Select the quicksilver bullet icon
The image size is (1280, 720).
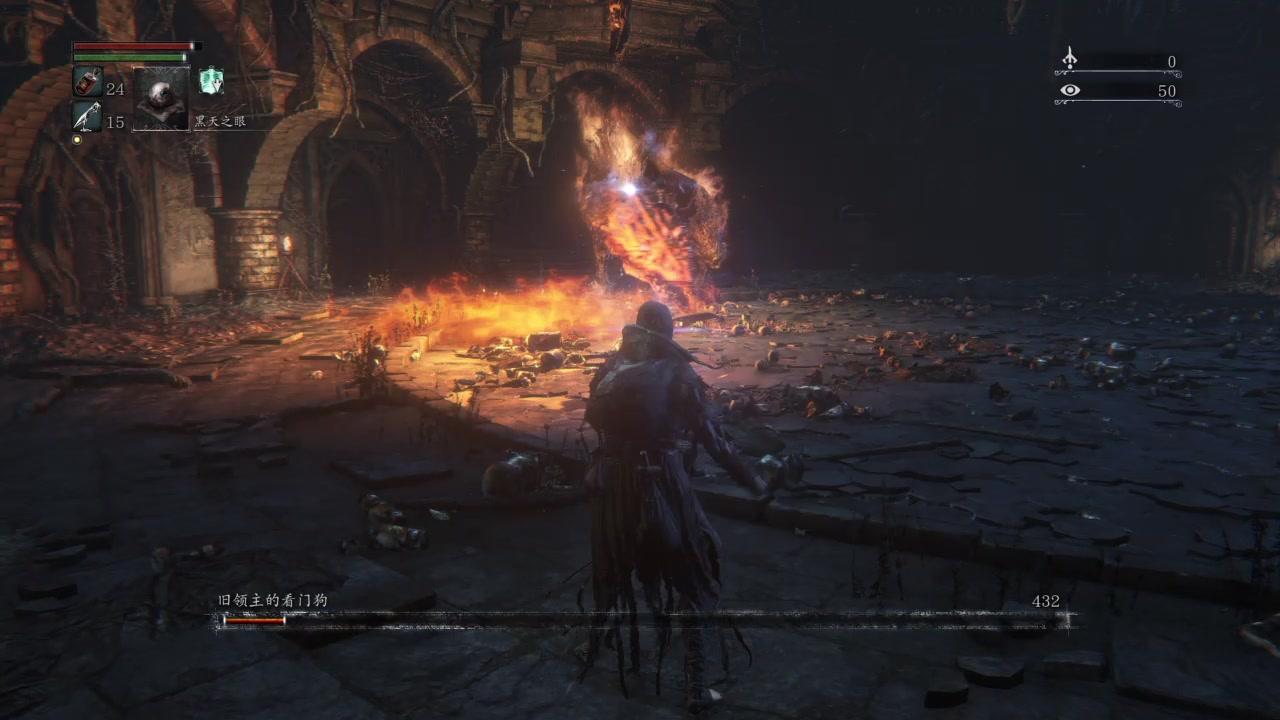pos(87,117)
